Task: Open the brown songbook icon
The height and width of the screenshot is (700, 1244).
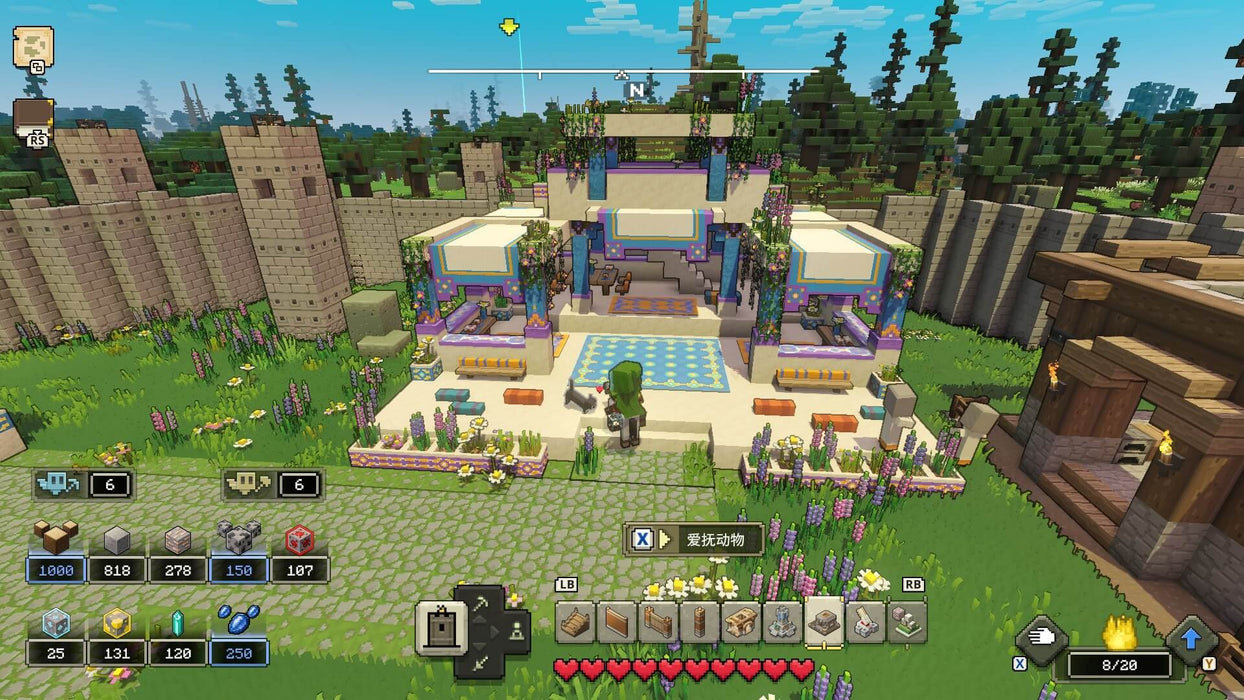Action: (32, 118)
